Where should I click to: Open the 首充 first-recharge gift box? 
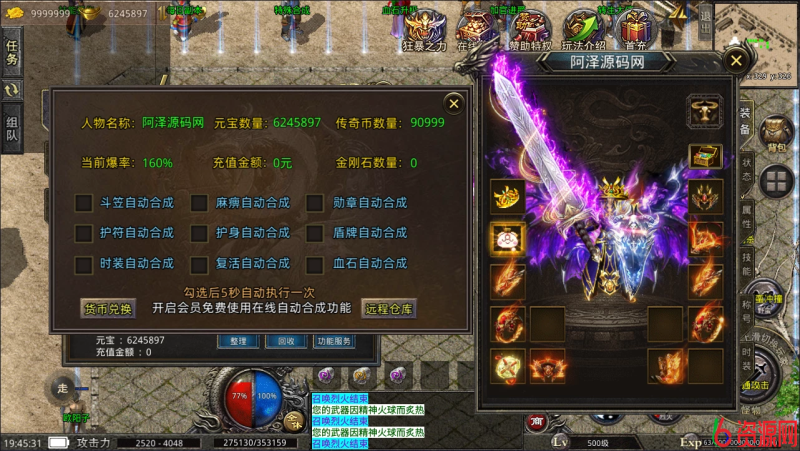pyautogui.click(x=633, y=30)
